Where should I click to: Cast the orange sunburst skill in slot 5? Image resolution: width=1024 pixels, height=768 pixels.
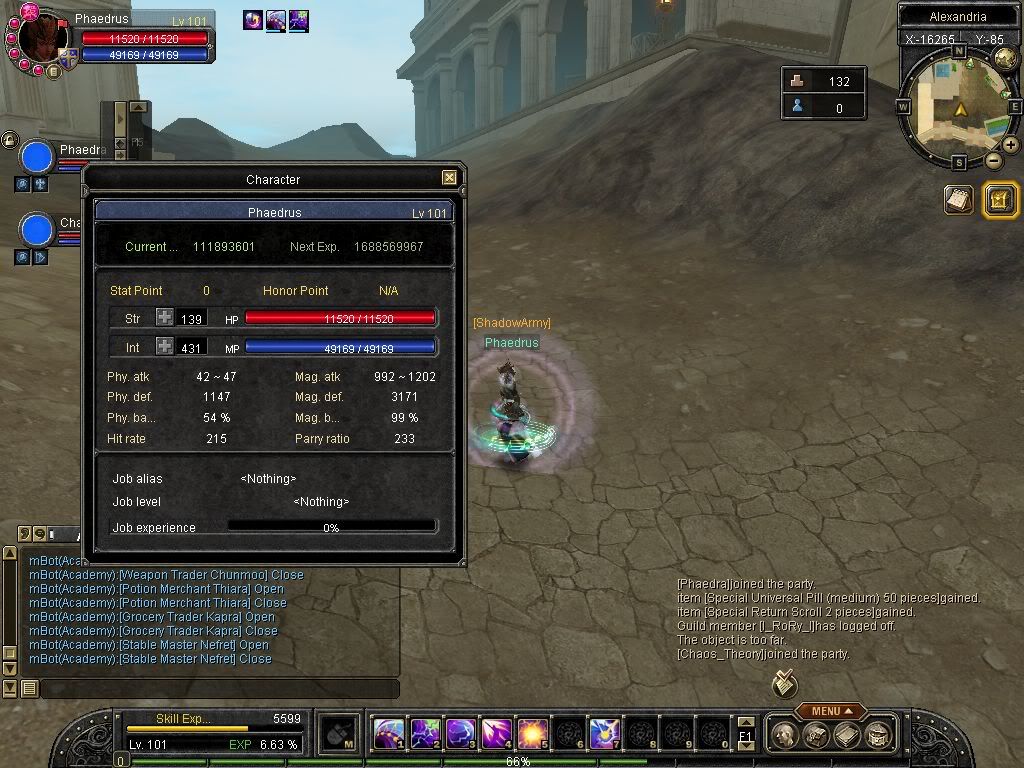[532, 735]
